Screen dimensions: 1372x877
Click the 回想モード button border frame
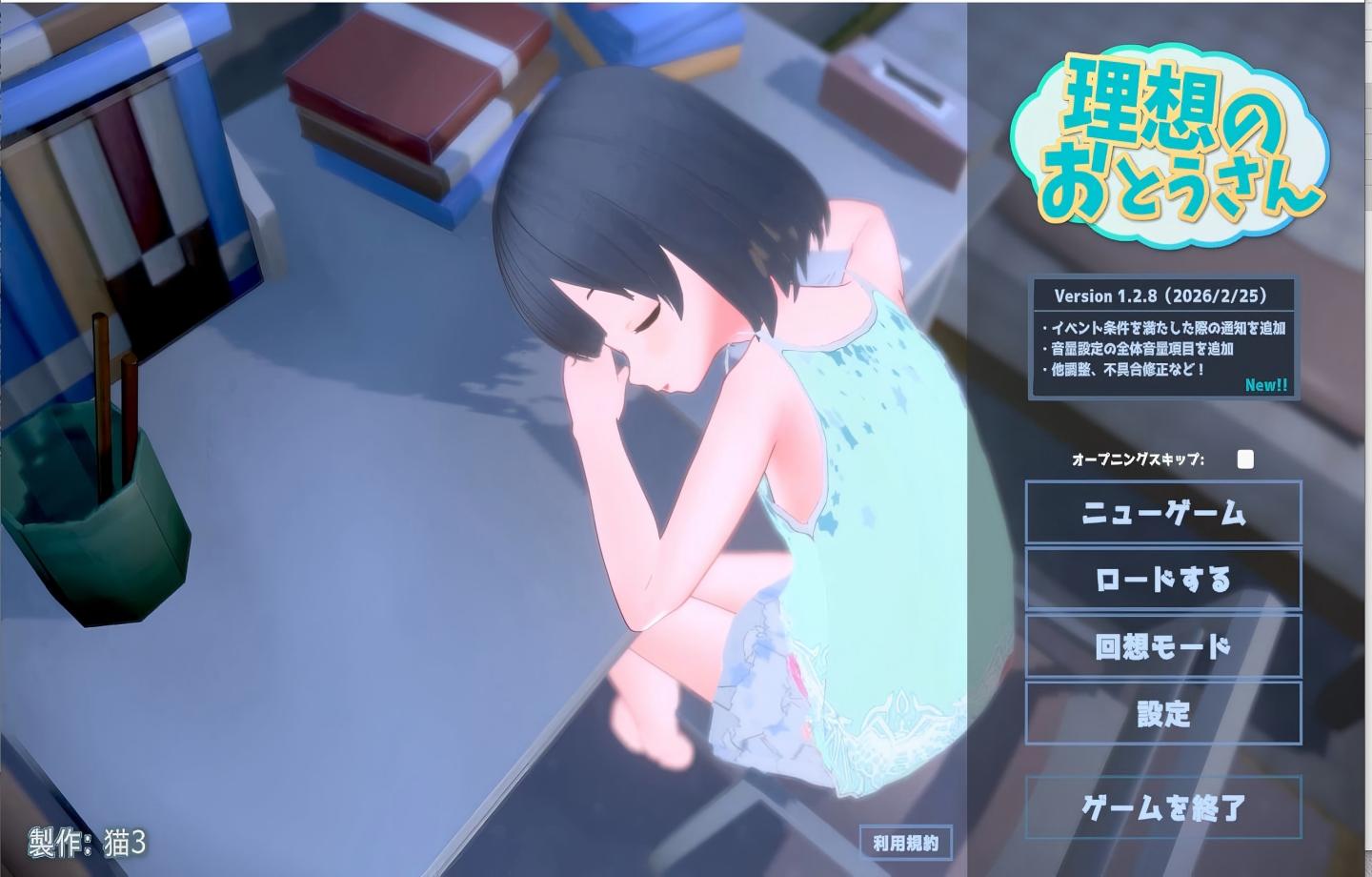click(x=1029, y=644)
